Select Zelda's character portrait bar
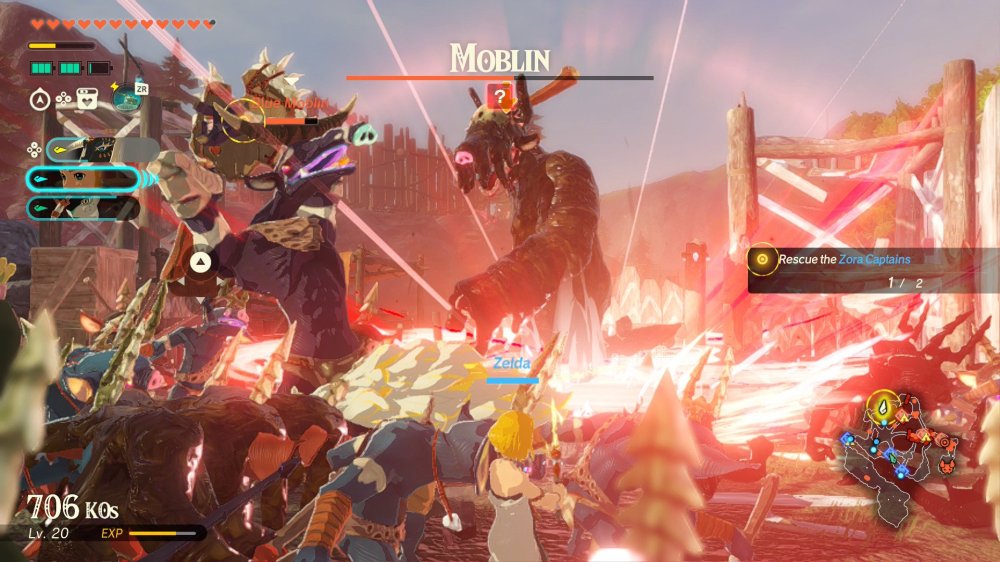This screenshot has height=562, width=1000. (82, 179)
